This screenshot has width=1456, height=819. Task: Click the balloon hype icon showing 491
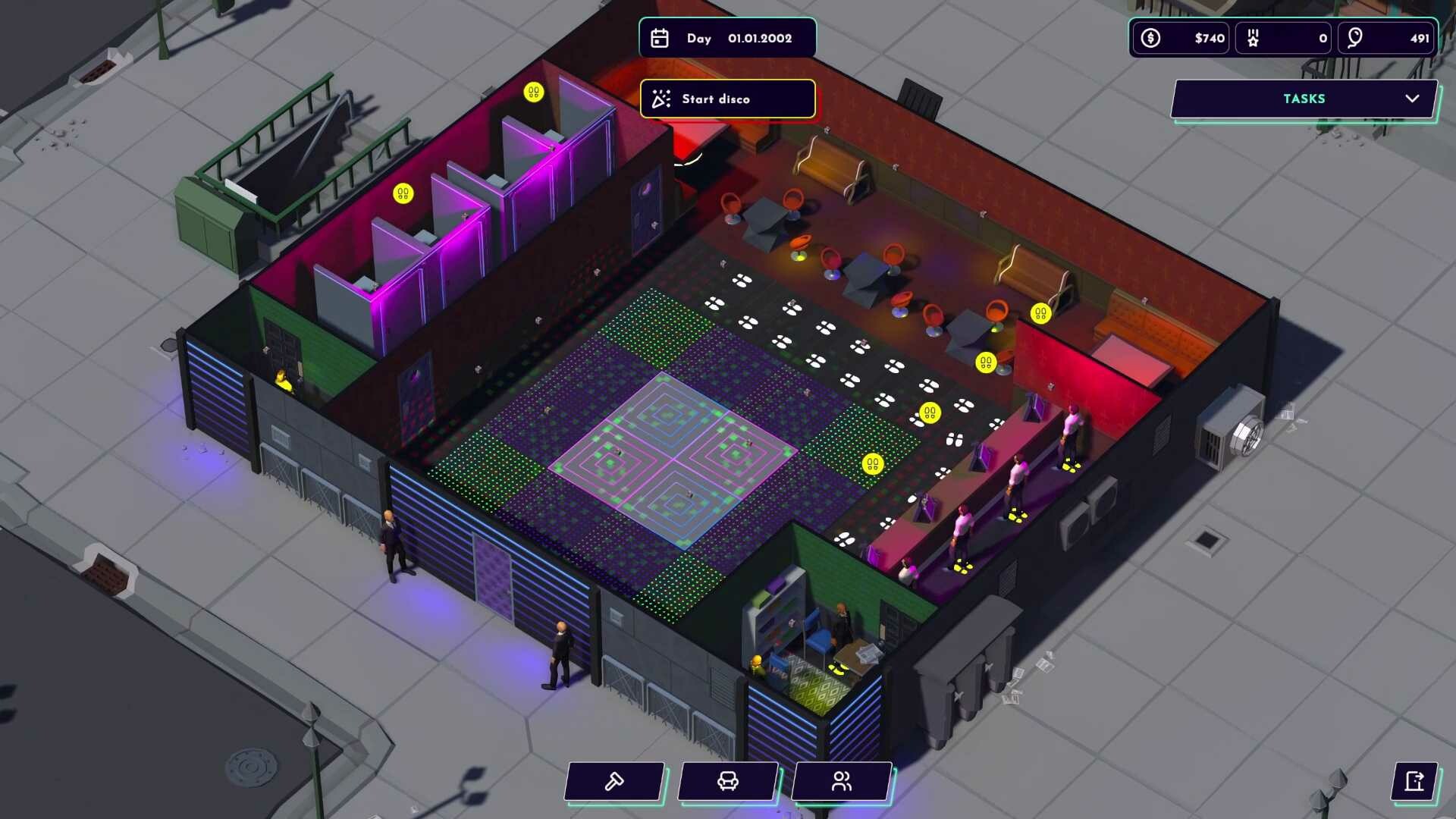(1357, 37)
